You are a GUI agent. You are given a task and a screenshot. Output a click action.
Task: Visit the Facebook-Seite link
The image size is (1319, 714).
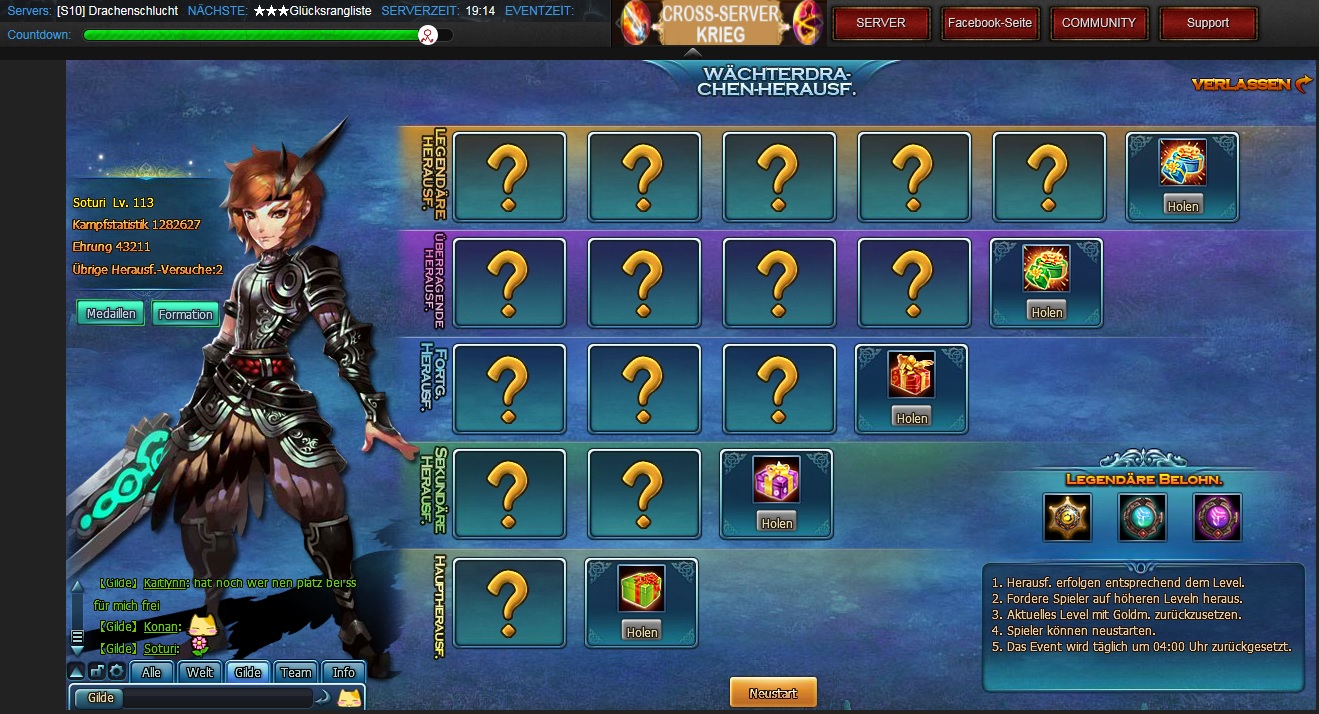[x=989, y=23]
